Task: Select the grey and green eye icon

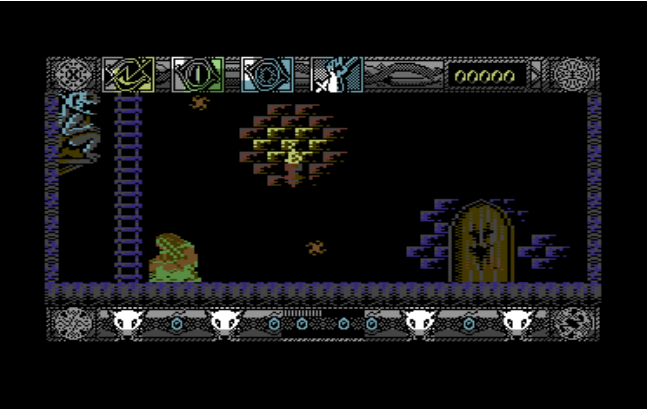Action: pyautogui.click(x=197, y=74)
